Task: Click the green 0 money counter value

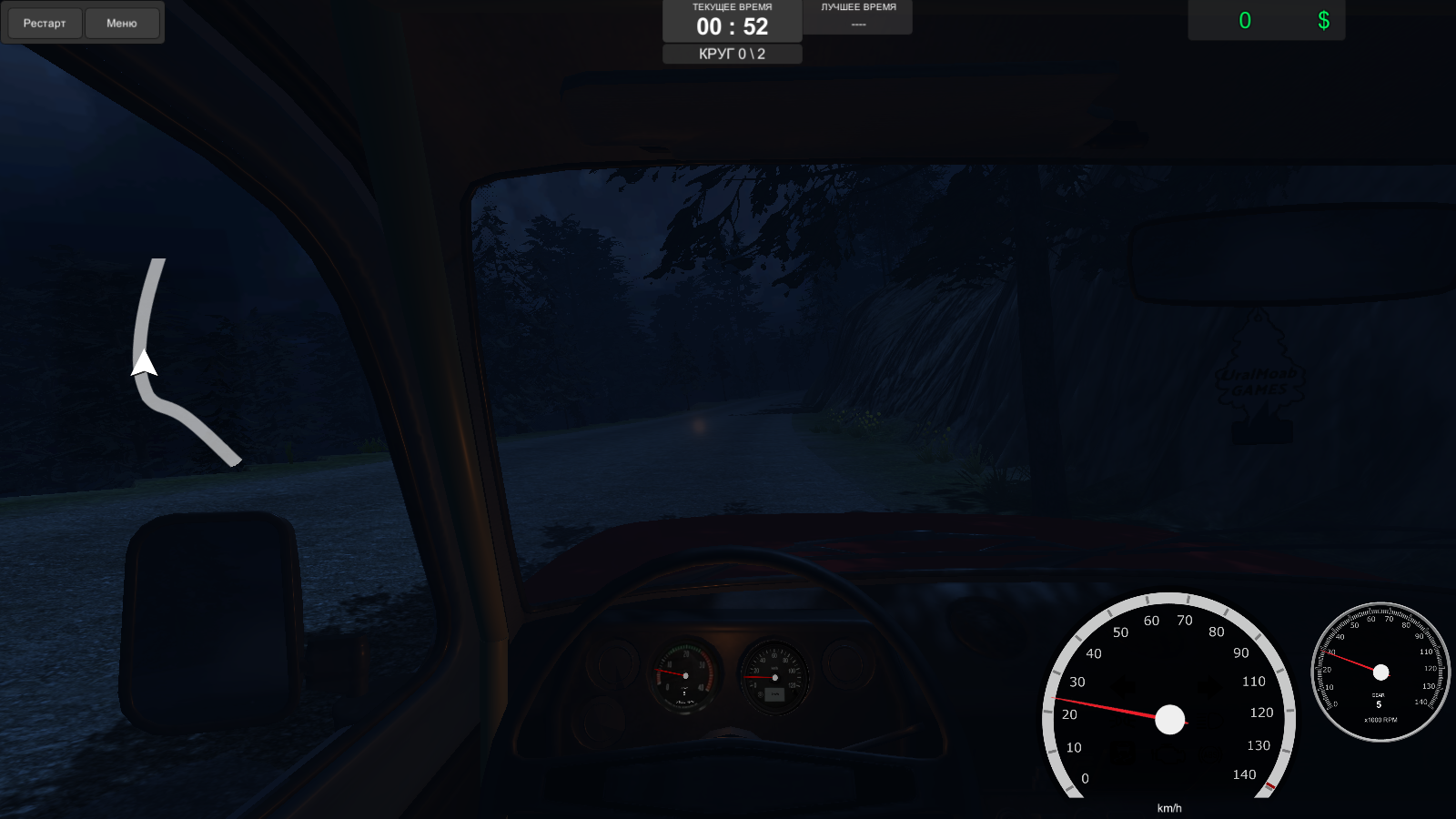Action: 1246,20
